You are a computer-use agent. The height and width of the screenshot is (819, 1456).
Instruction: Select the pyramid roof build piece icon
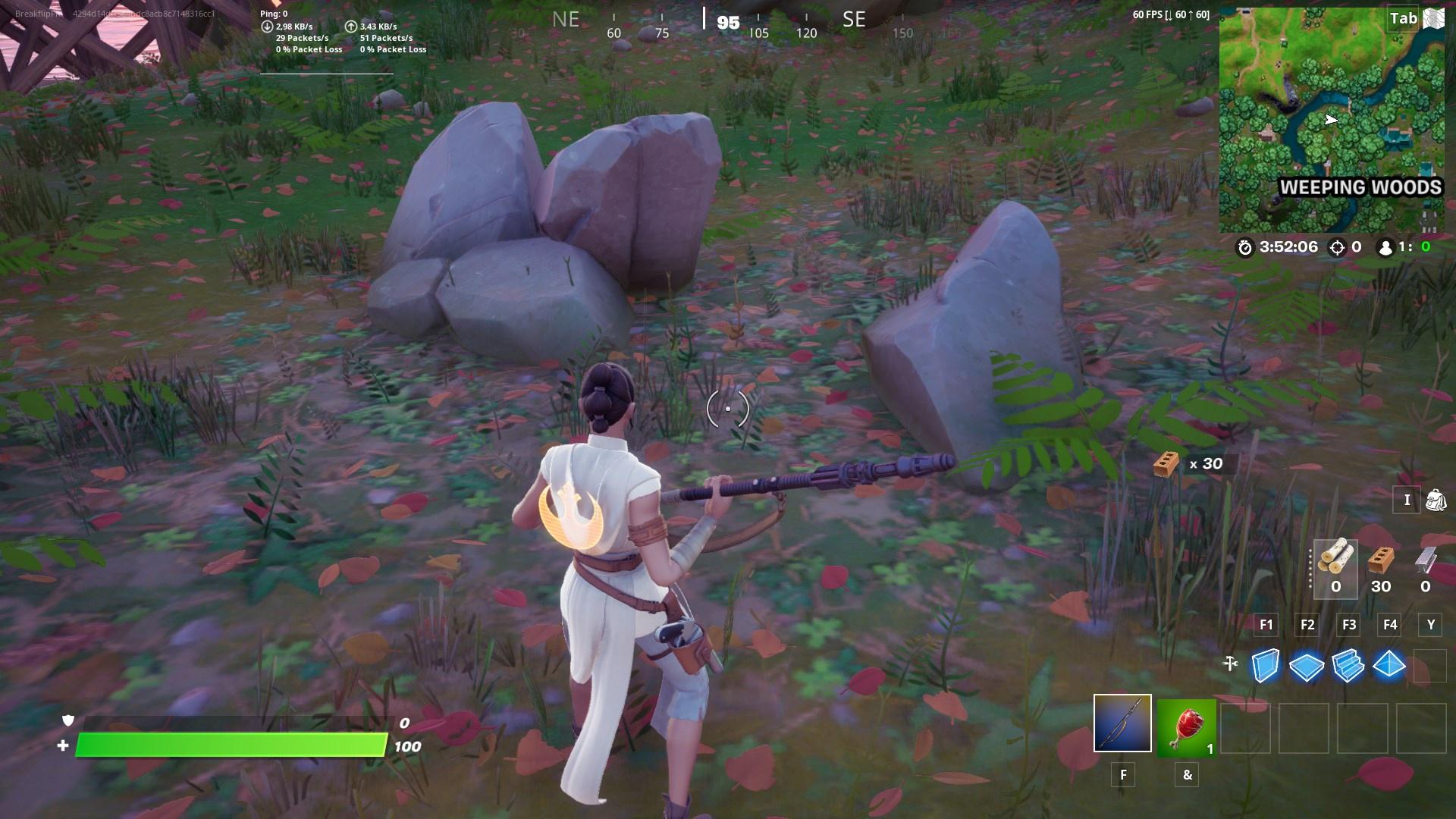pos(1390,666)
